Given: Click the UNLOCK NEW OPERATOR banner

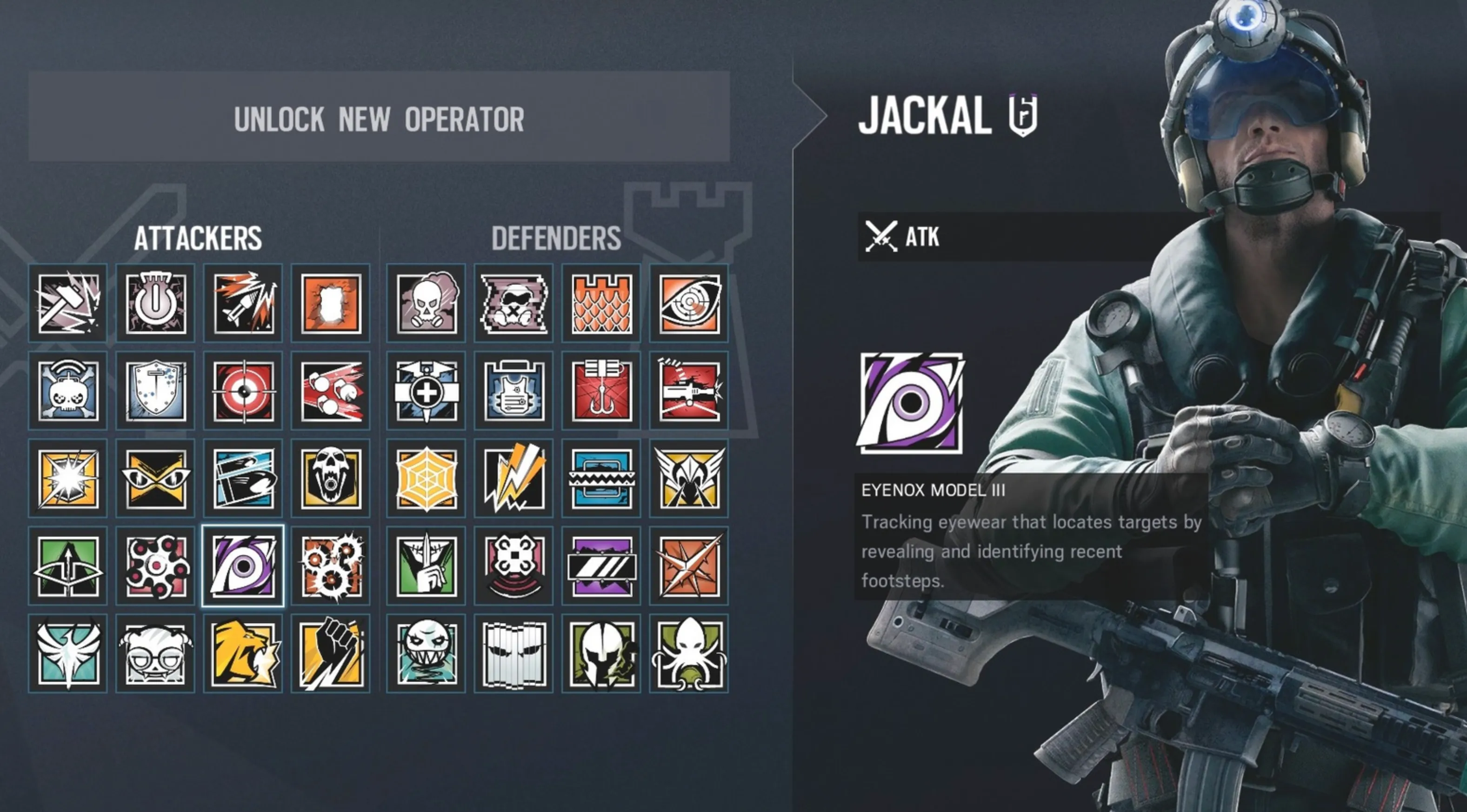Looking at the screenshot, I should pos(379,119).
